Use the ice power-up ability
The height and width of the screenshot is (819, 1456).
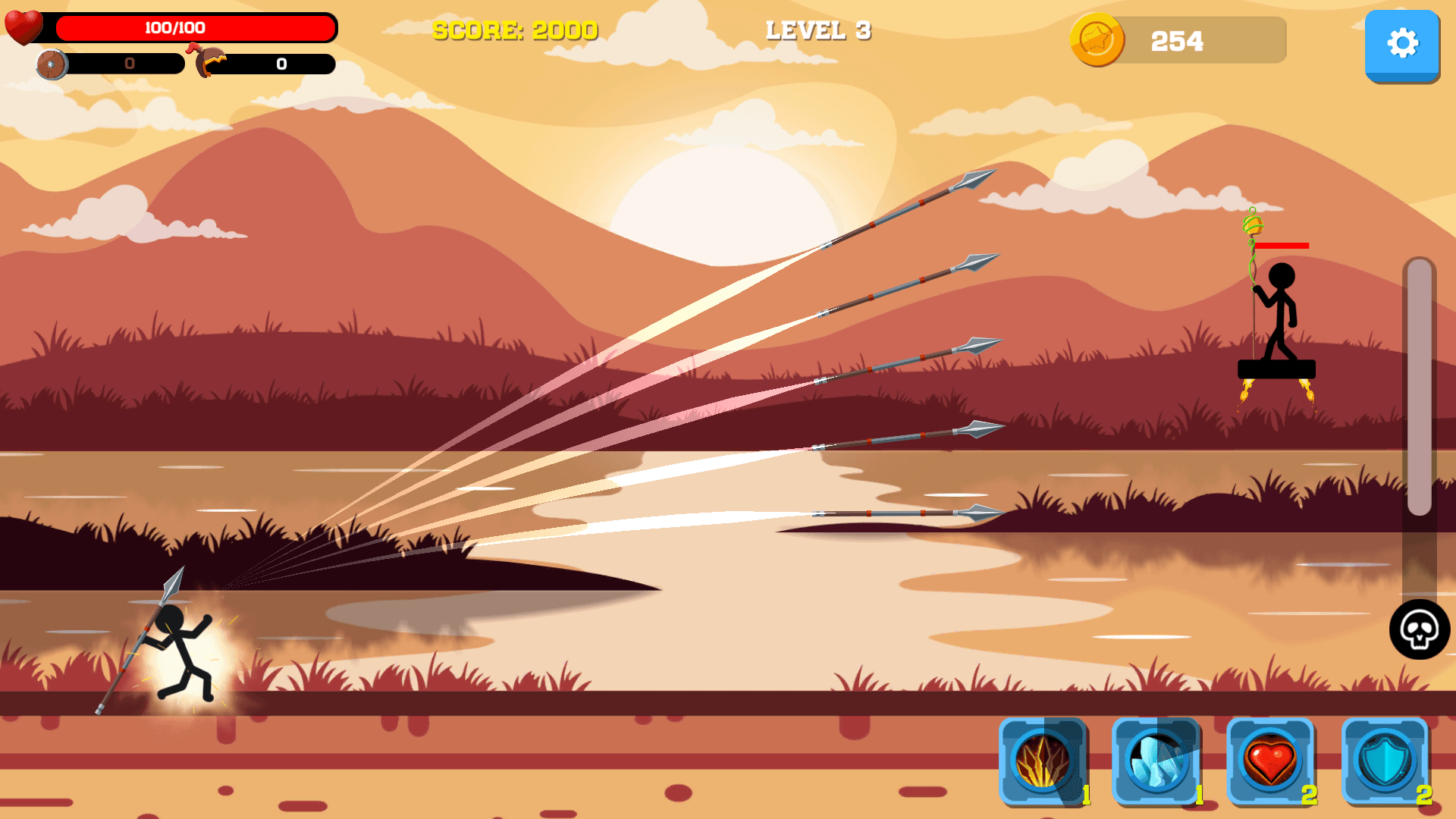point(1159,762)
